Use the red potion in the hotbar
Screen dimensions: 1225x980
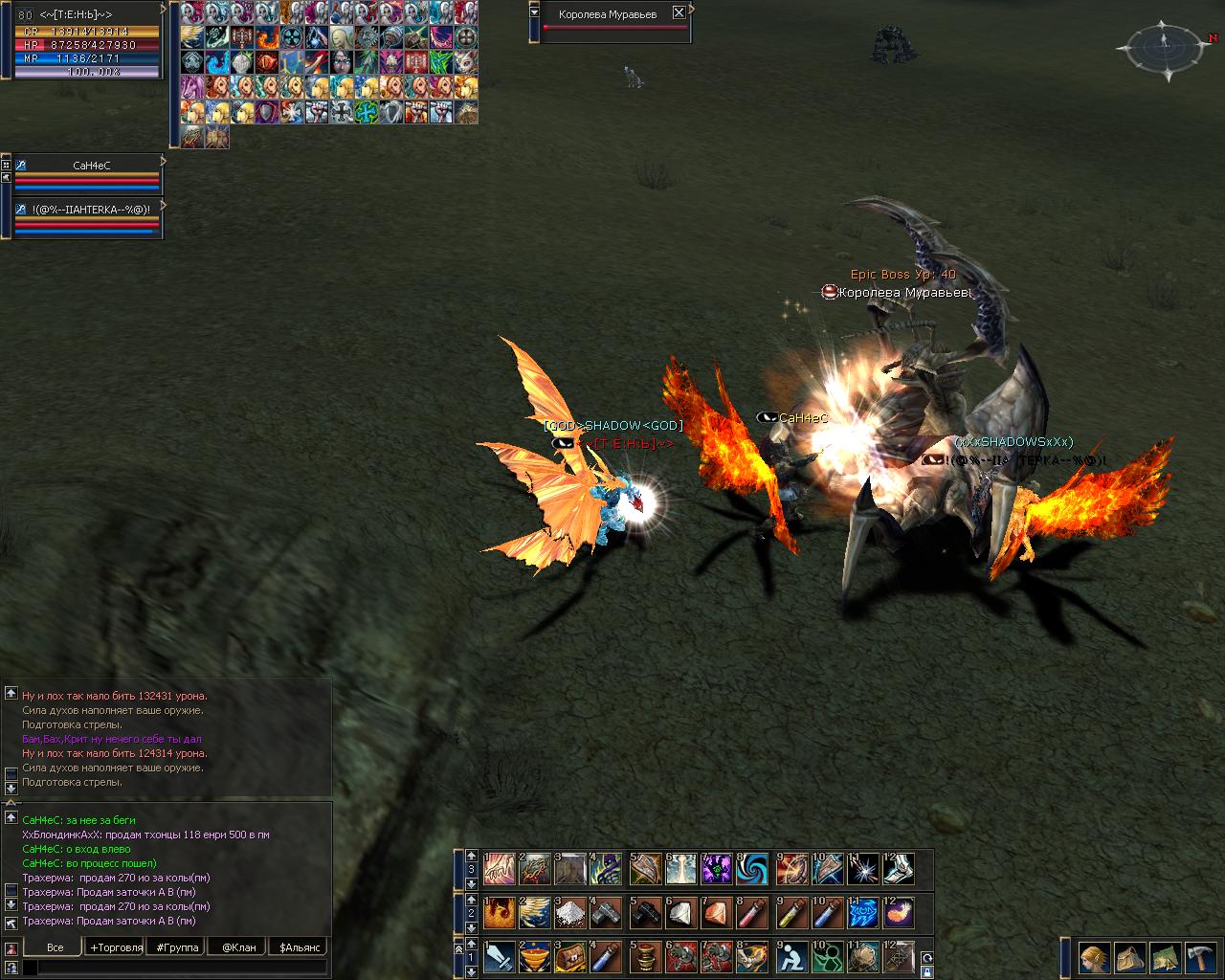754,913
